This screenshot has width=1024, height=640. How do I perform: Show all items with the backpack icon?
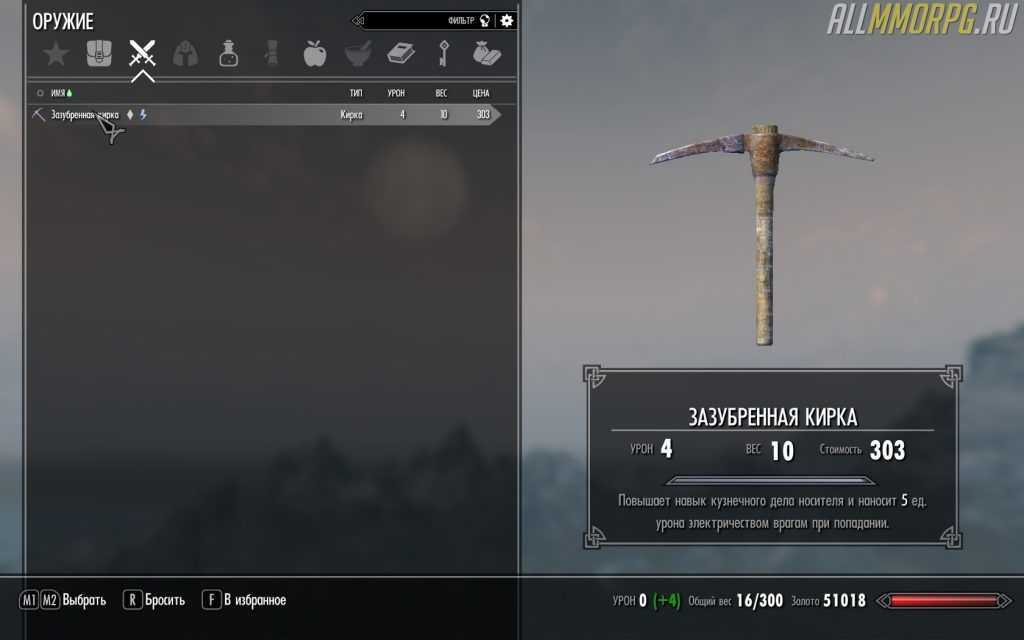click(x=99, y=53)
